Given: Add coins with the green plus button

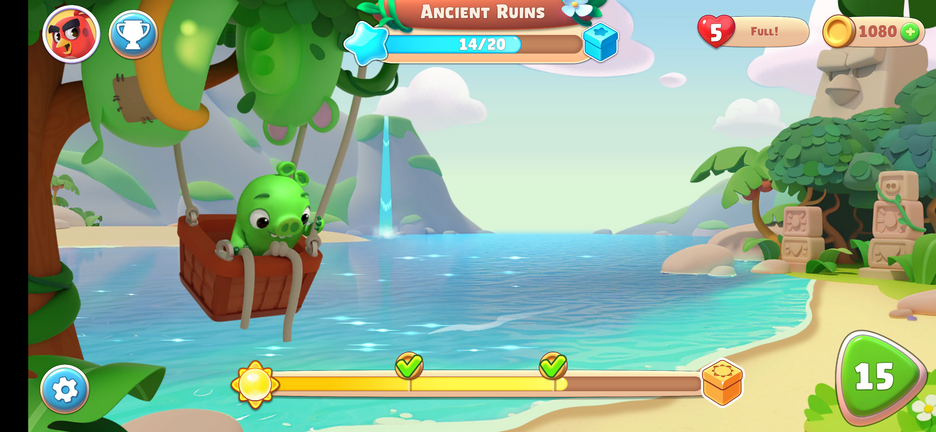Looking at the screenshot, I should tap(910, 32).
